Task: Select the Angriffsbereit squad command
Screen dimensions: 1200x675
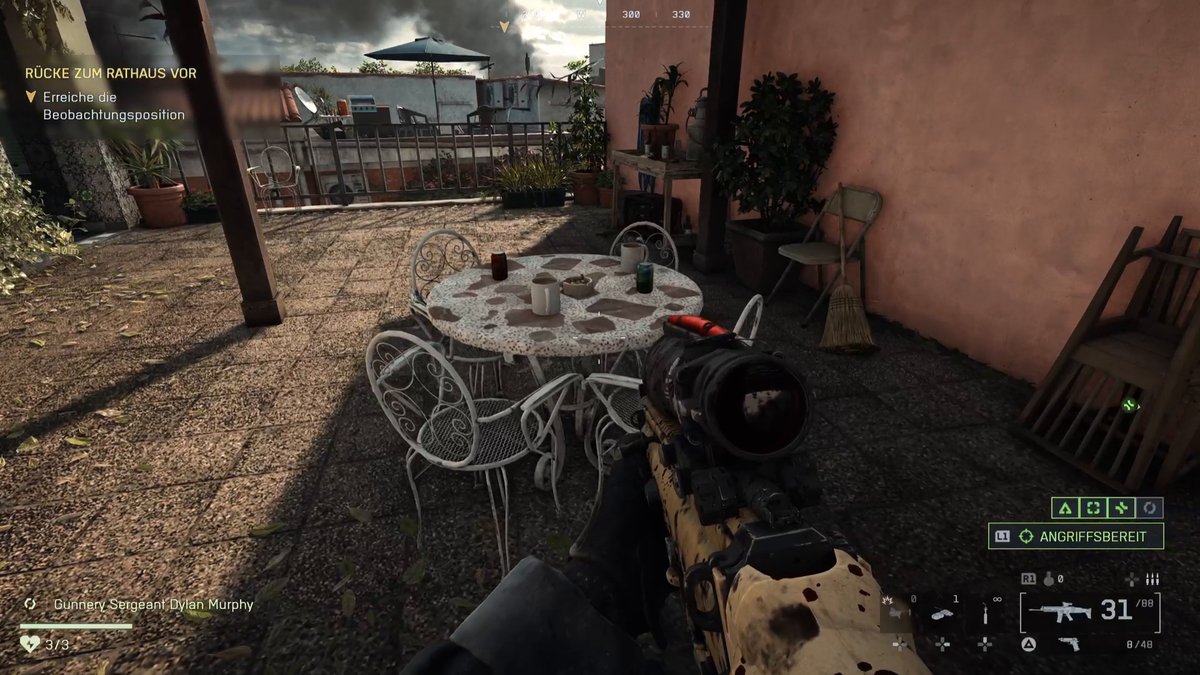Action: [1077, 537]
